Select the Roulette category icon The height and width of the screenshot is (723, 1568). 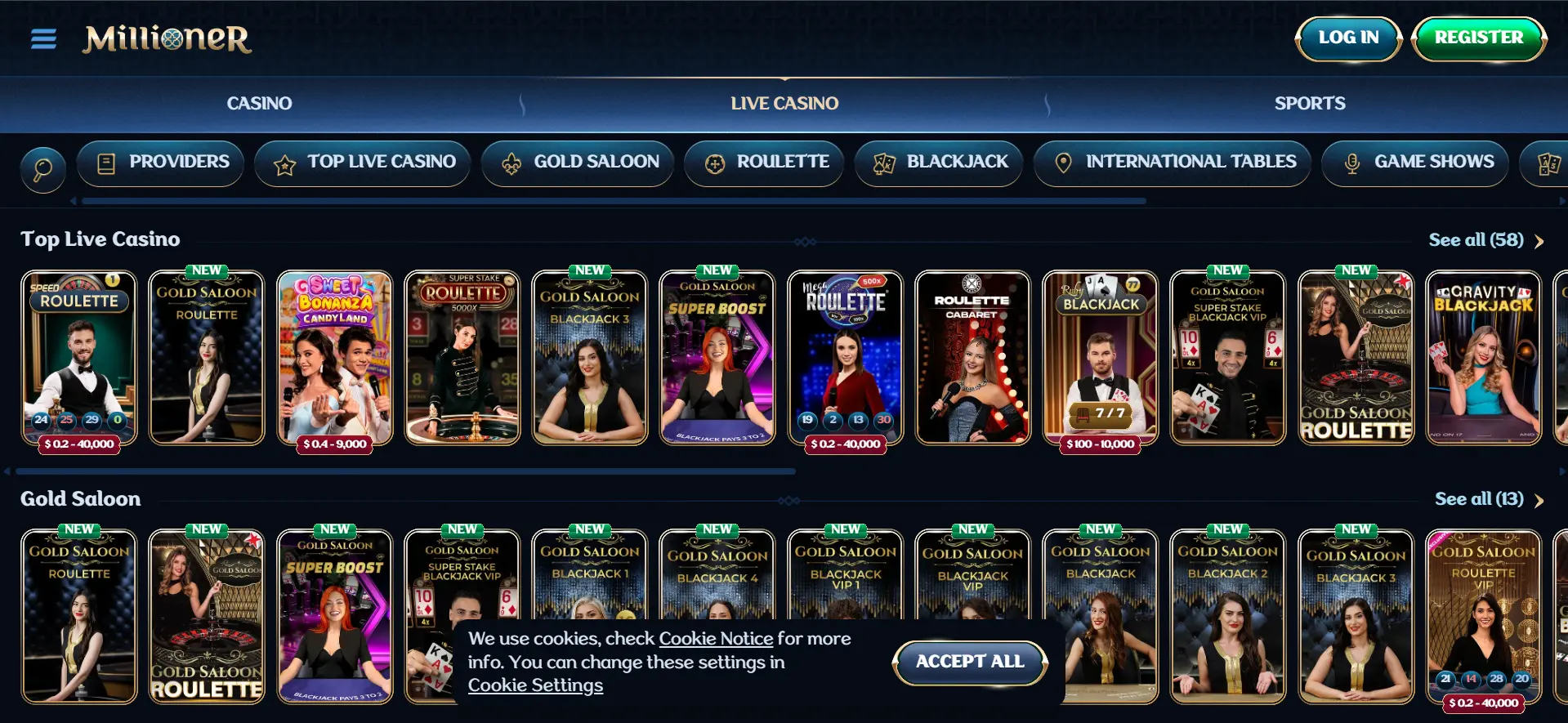point(715,163)
